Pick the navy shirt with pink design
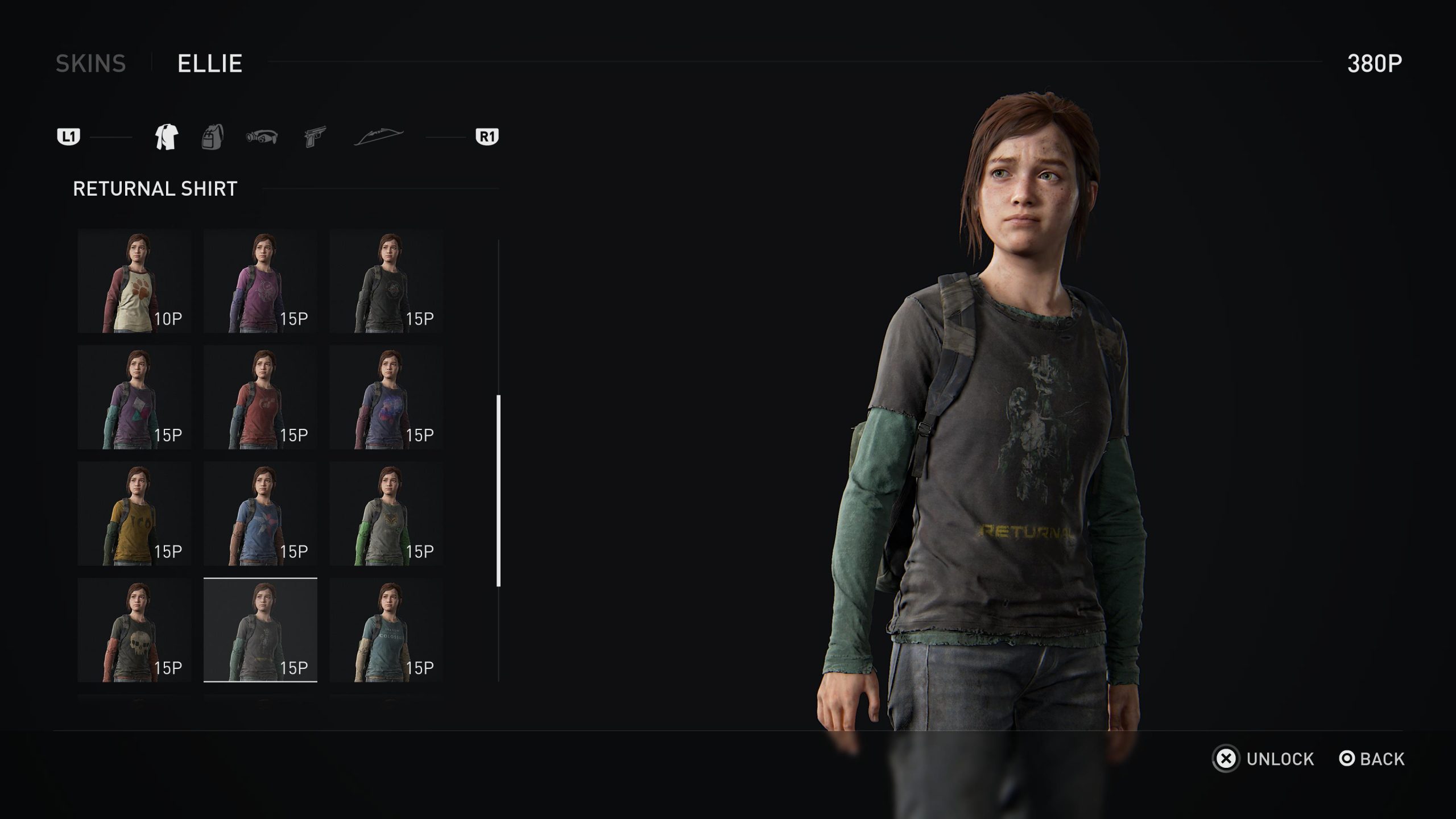Screen dimensions: 1456x819 point(386,398)
